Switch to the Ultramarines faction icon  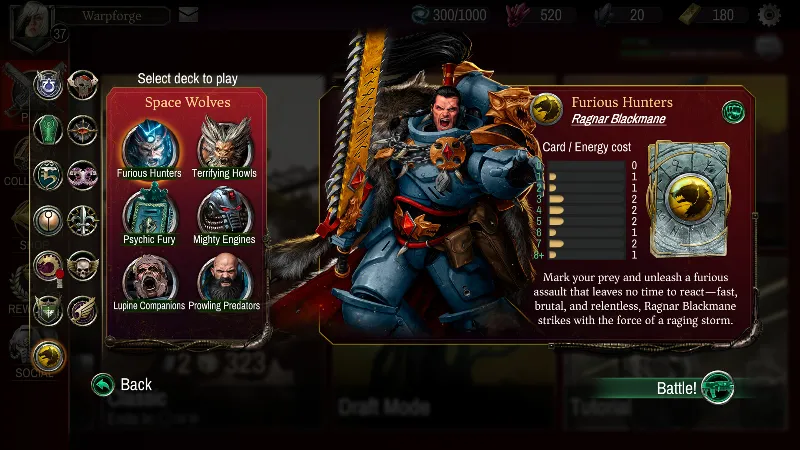(x=49, y=85)
